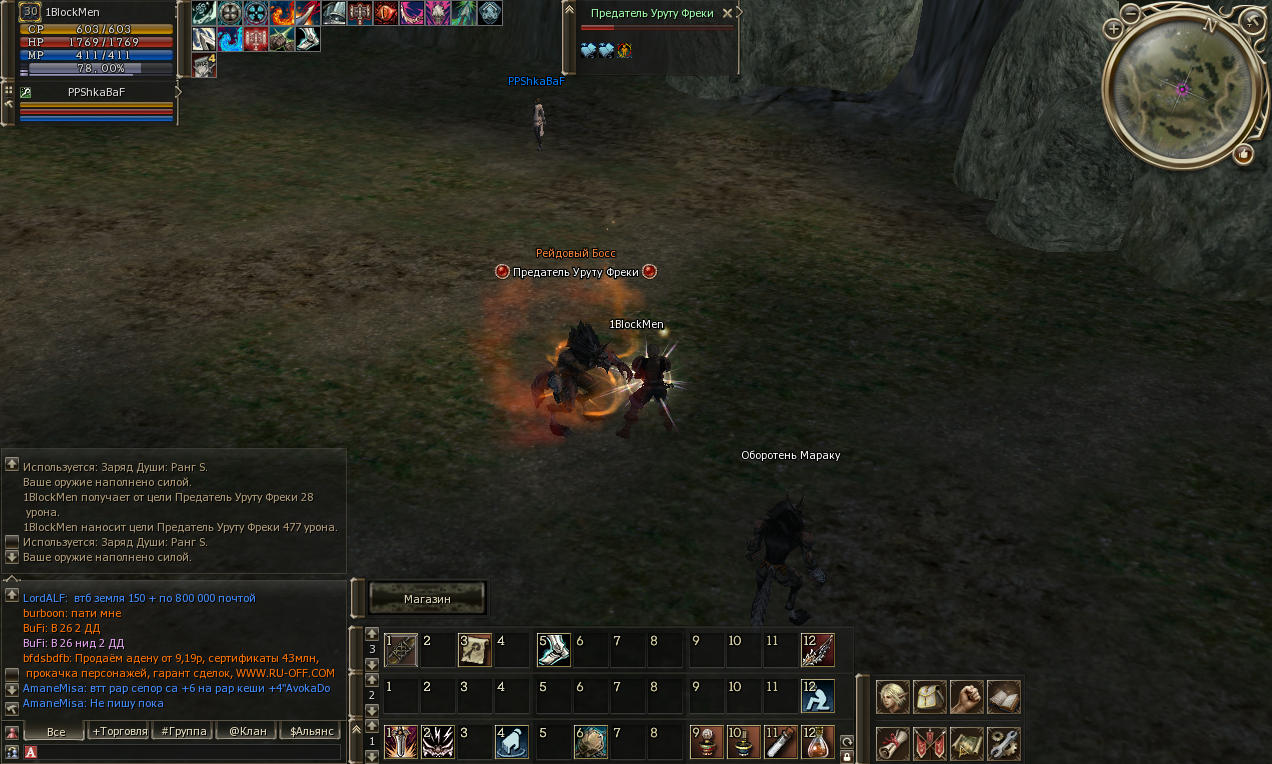Click the thumbs-up button below the minimap
The image size is (1272, 764).
(x=1243, y=154)
